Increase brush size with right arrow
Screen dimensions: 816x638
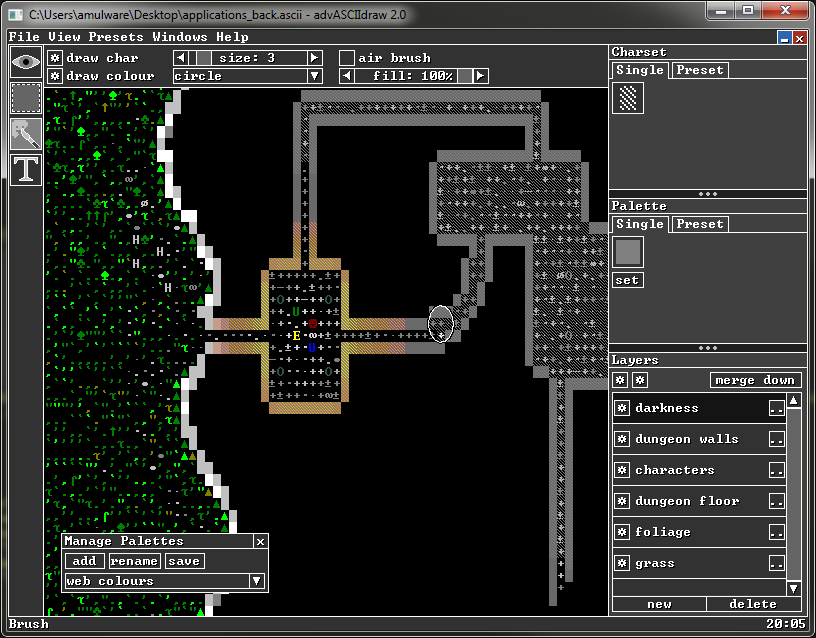click(x=314, y=58)
